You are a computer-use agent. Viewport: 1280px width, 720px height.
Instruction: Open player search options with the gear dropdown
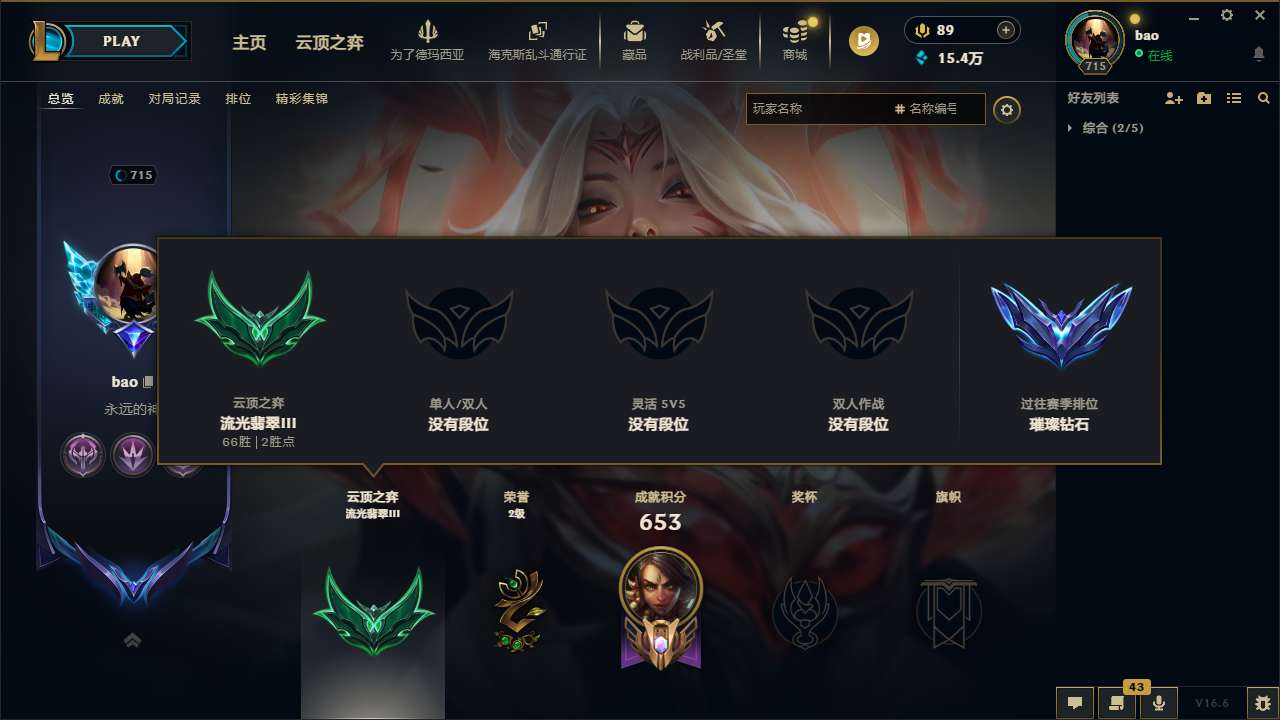tap(1007, 109)
